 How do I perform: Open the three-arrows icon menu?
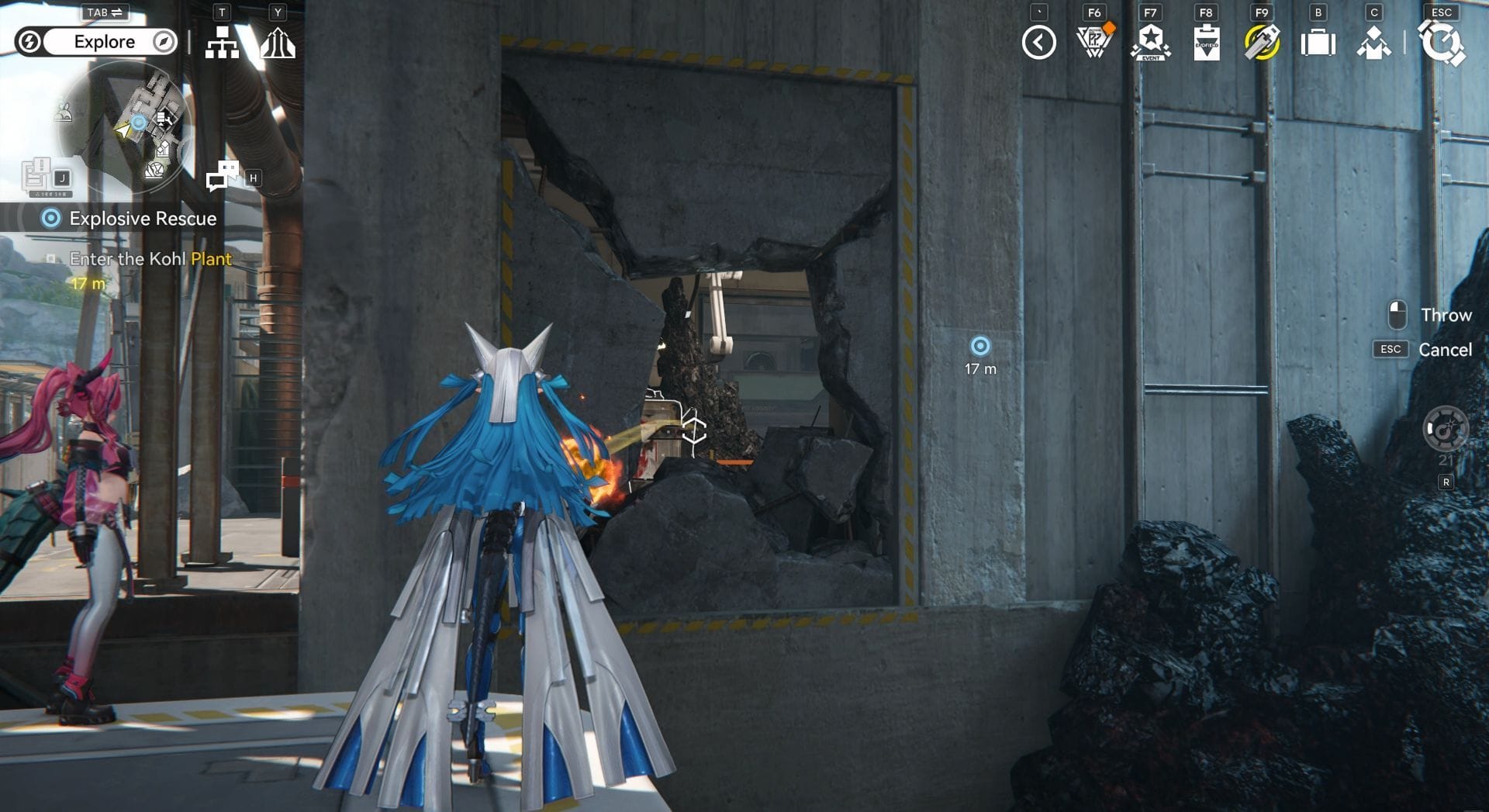coord(278,43)
